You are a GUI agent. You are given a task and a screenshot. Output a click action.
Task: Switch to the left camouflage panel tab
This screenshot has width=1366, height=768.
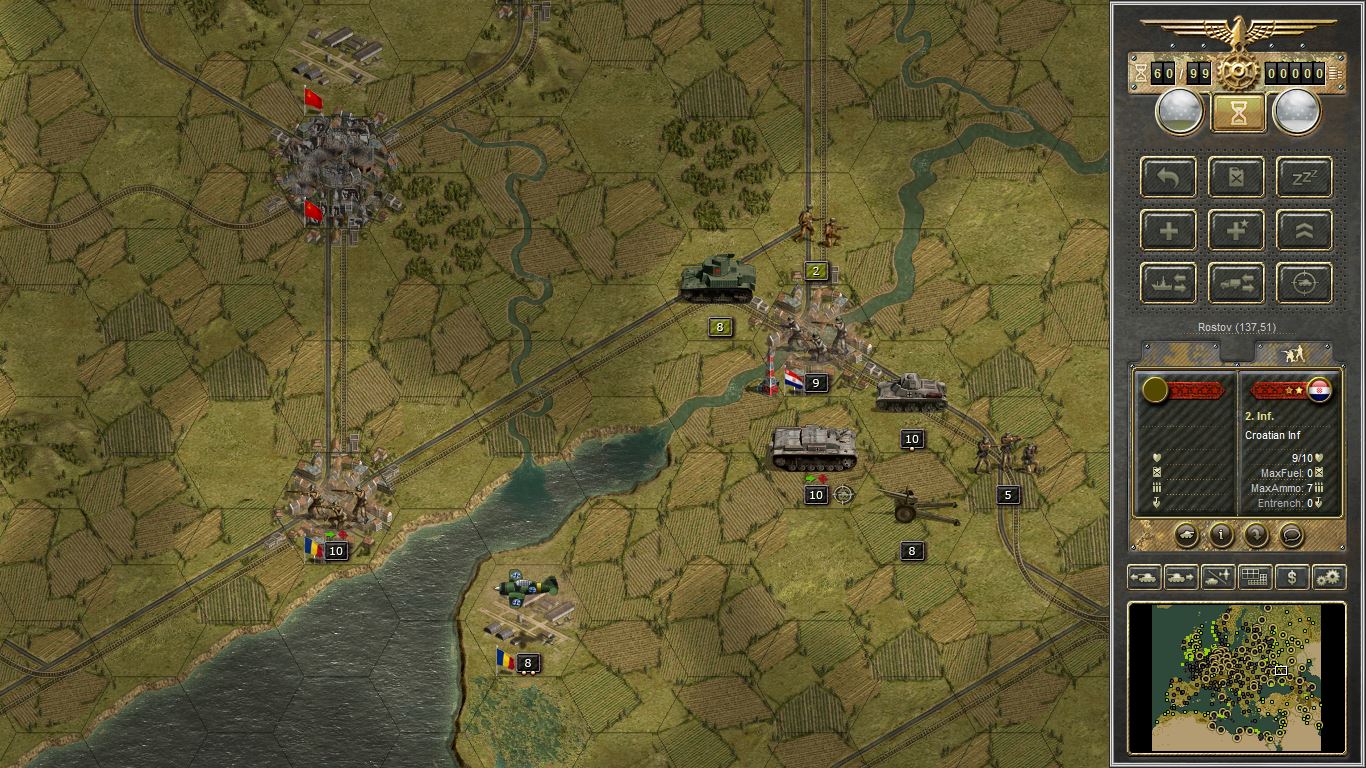1180,352
